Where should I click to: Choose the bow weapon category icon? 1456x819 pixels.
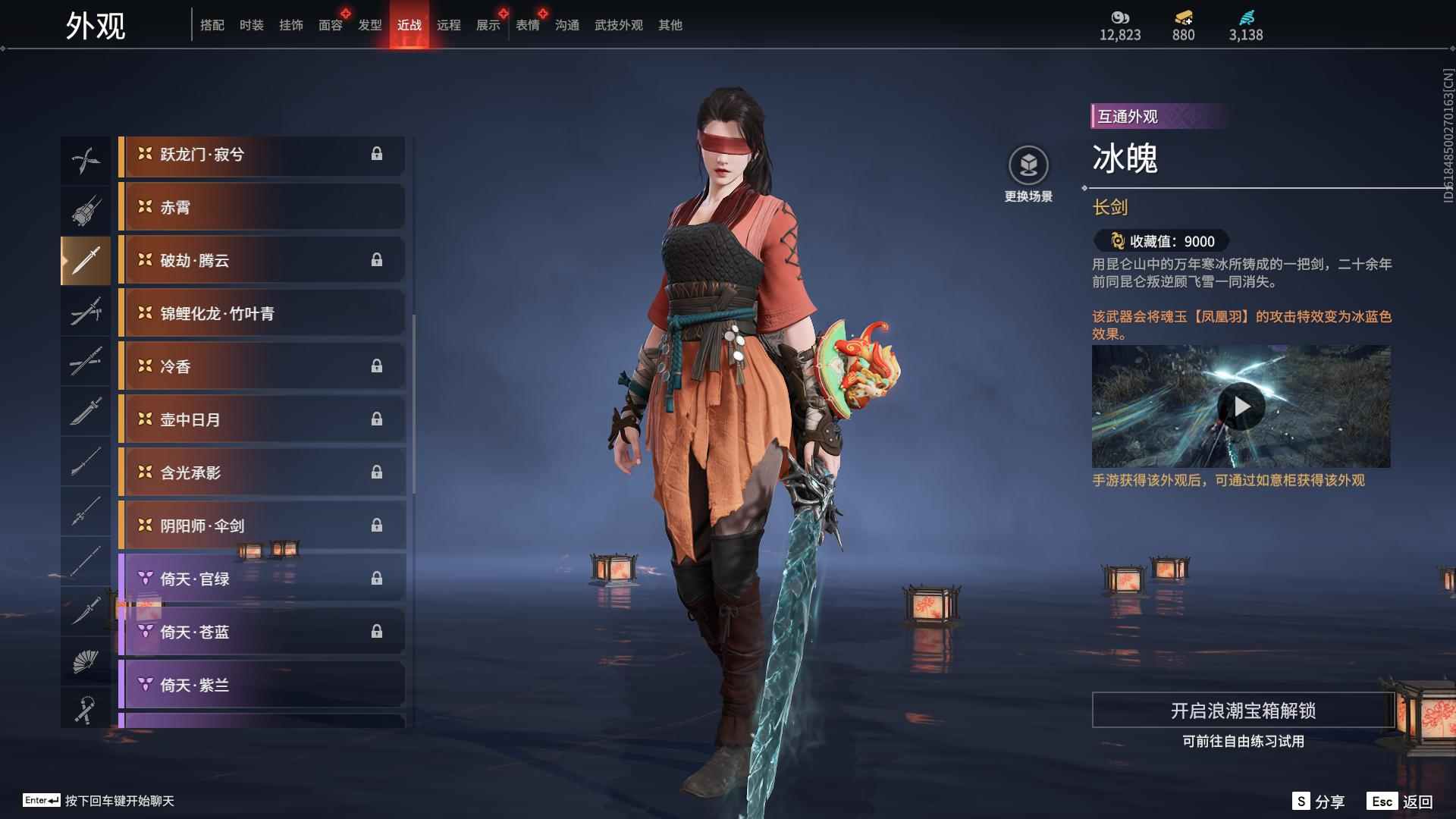point(85,160)
